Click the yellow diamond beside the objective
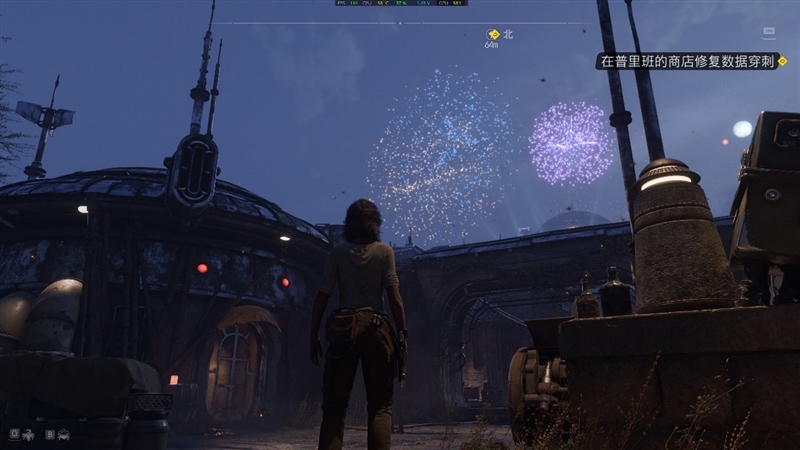Screen dimensions: 800x450 coord(782,61)
